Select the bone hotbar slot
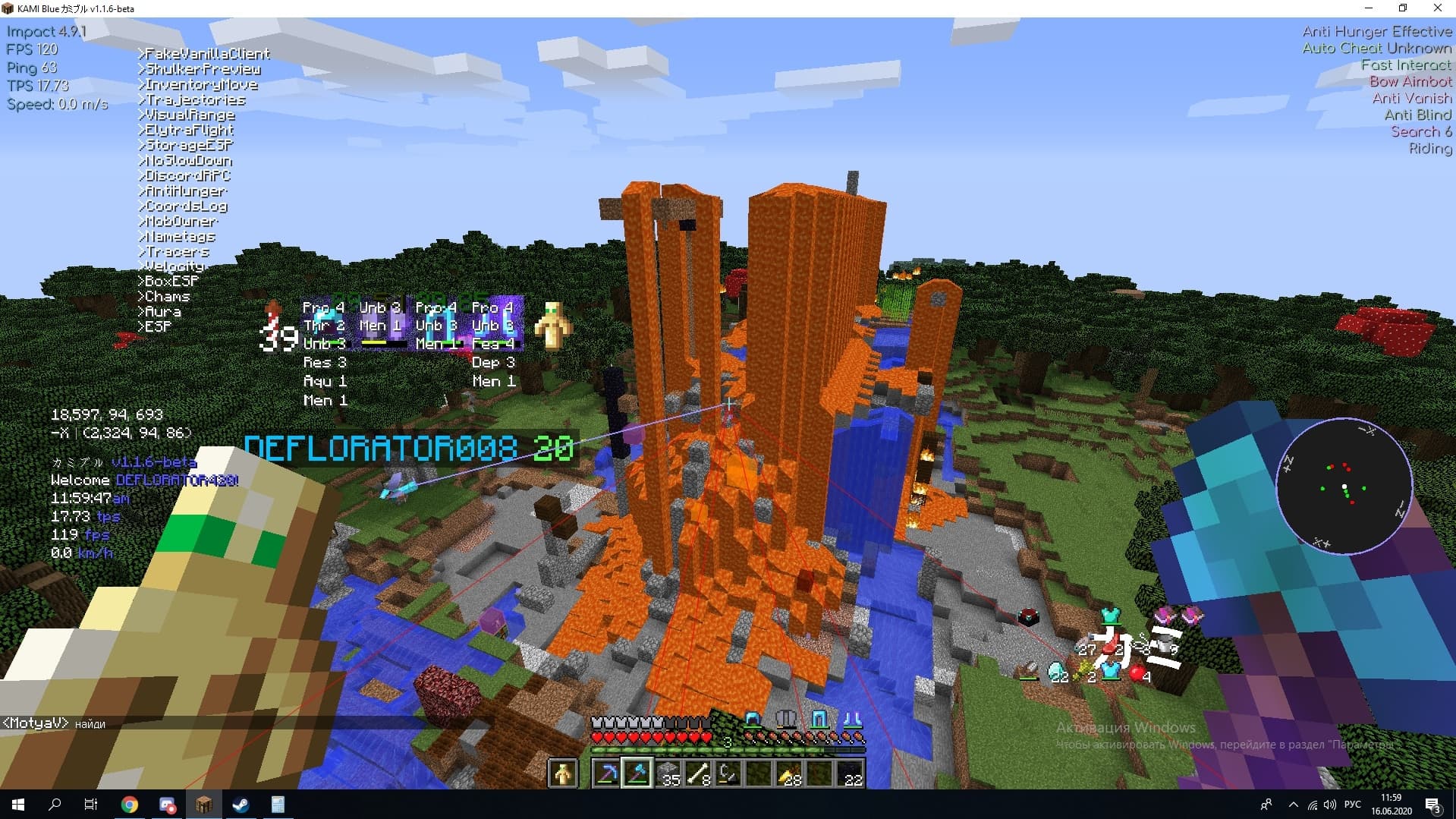This screenshot has height=819, width=1456. [698, 773]
